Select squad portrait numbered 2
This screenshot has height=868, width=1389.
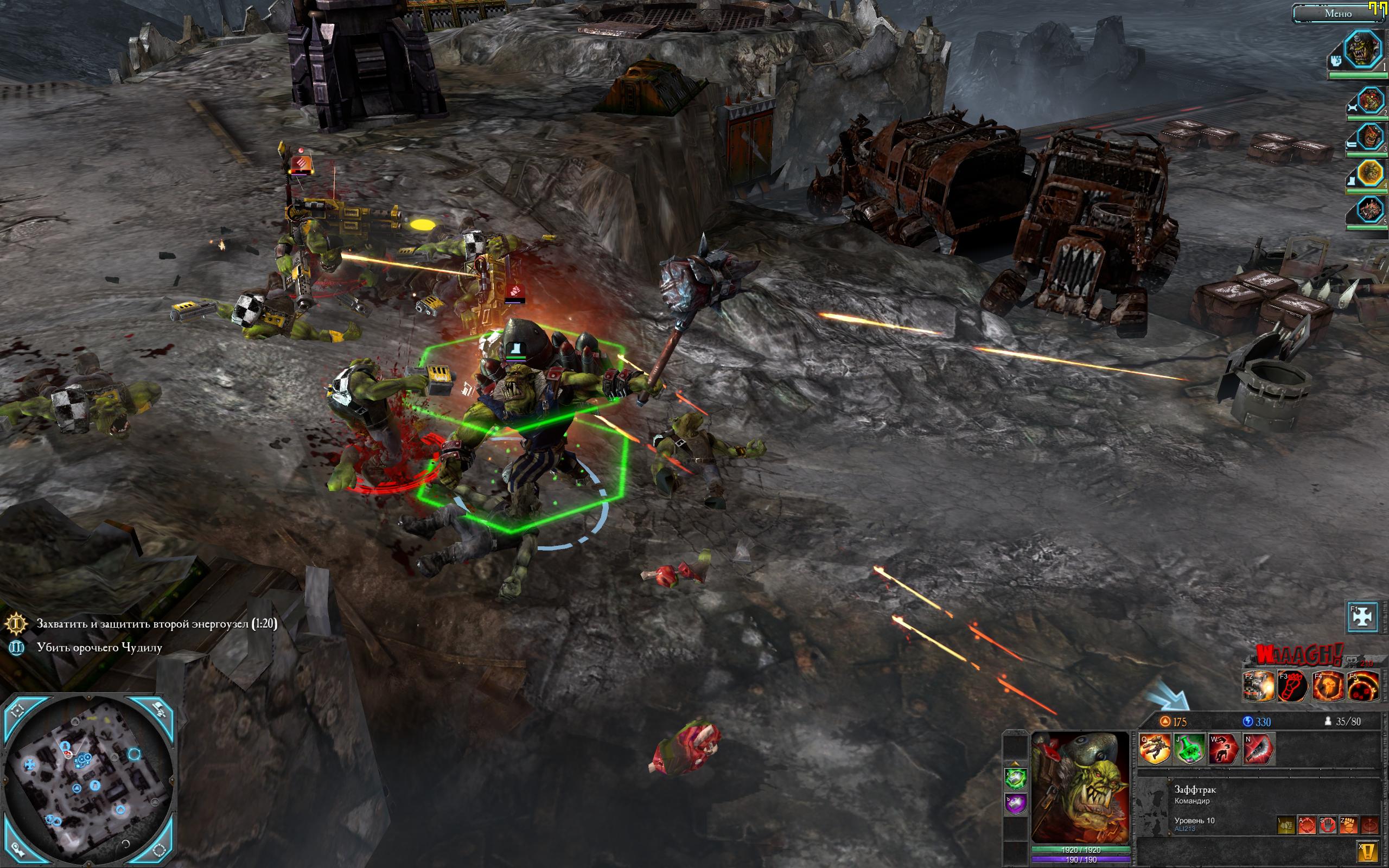pyautogui.click(x=1370, y=102)
